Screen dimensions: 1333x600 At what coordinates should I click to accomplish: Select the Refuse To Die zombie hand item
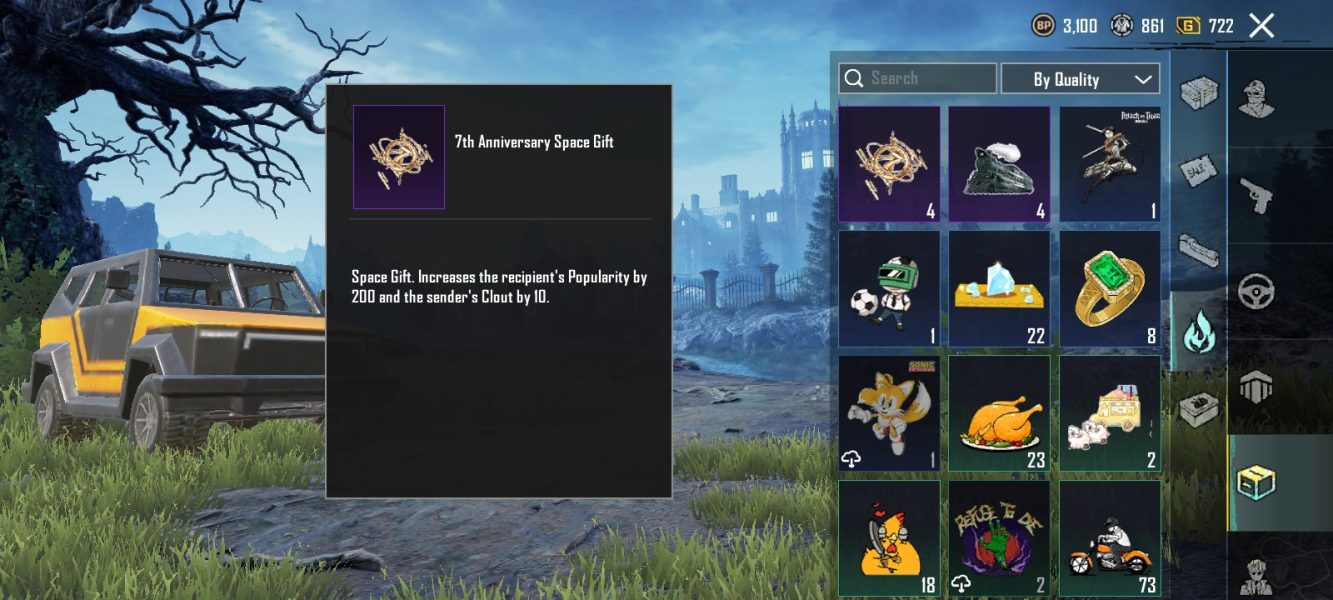click(999, 538)
